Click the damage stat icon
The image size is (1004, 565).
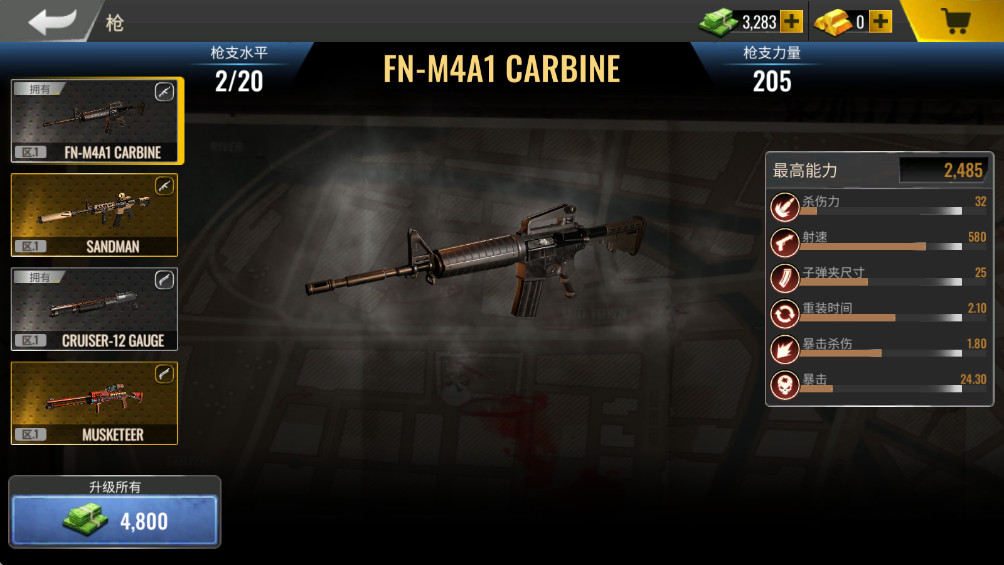click(785, 208)
